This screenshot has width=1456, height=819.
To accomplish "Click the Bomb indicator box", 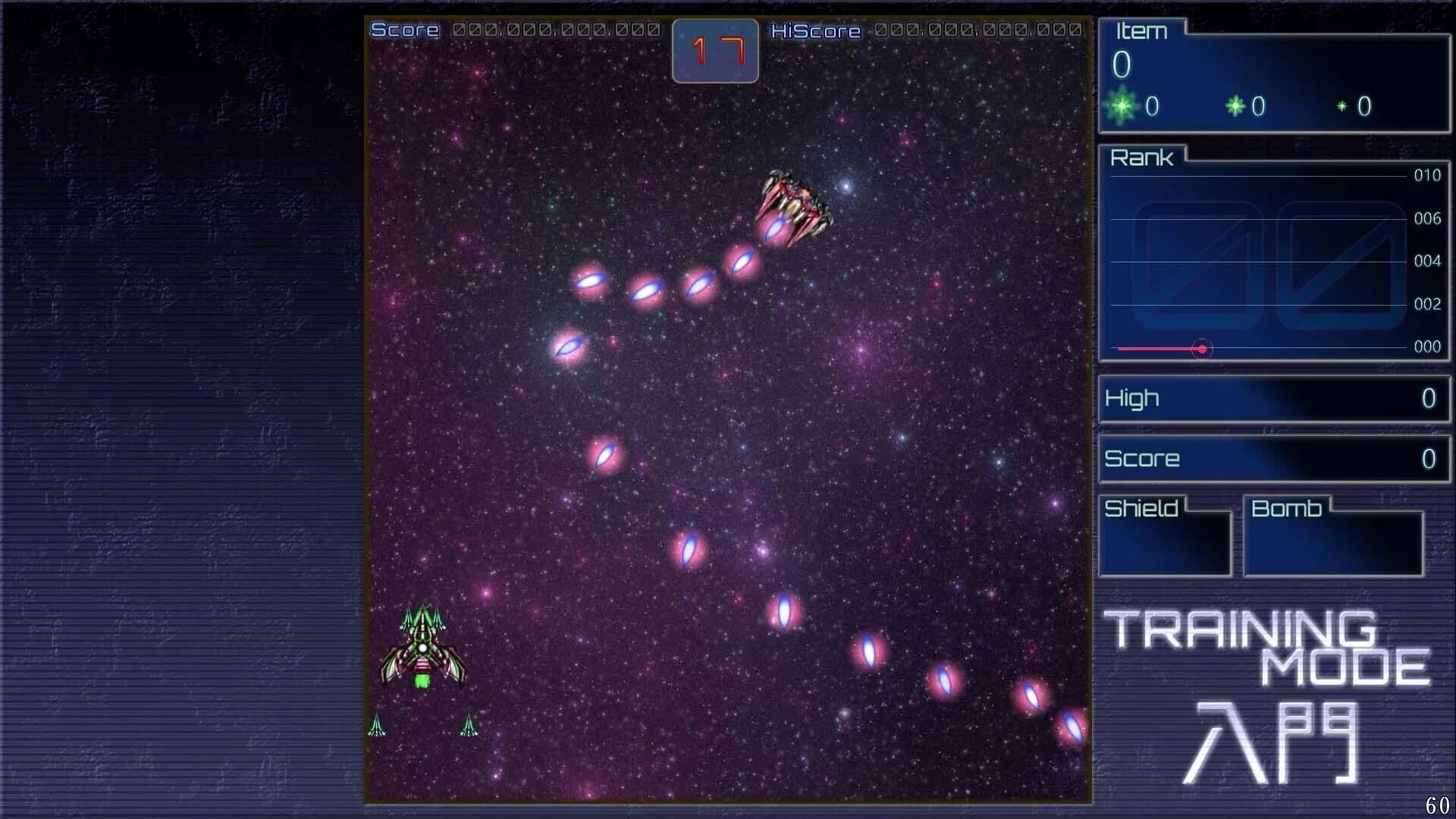I will pyautogui.click(x=1335, y=542).
